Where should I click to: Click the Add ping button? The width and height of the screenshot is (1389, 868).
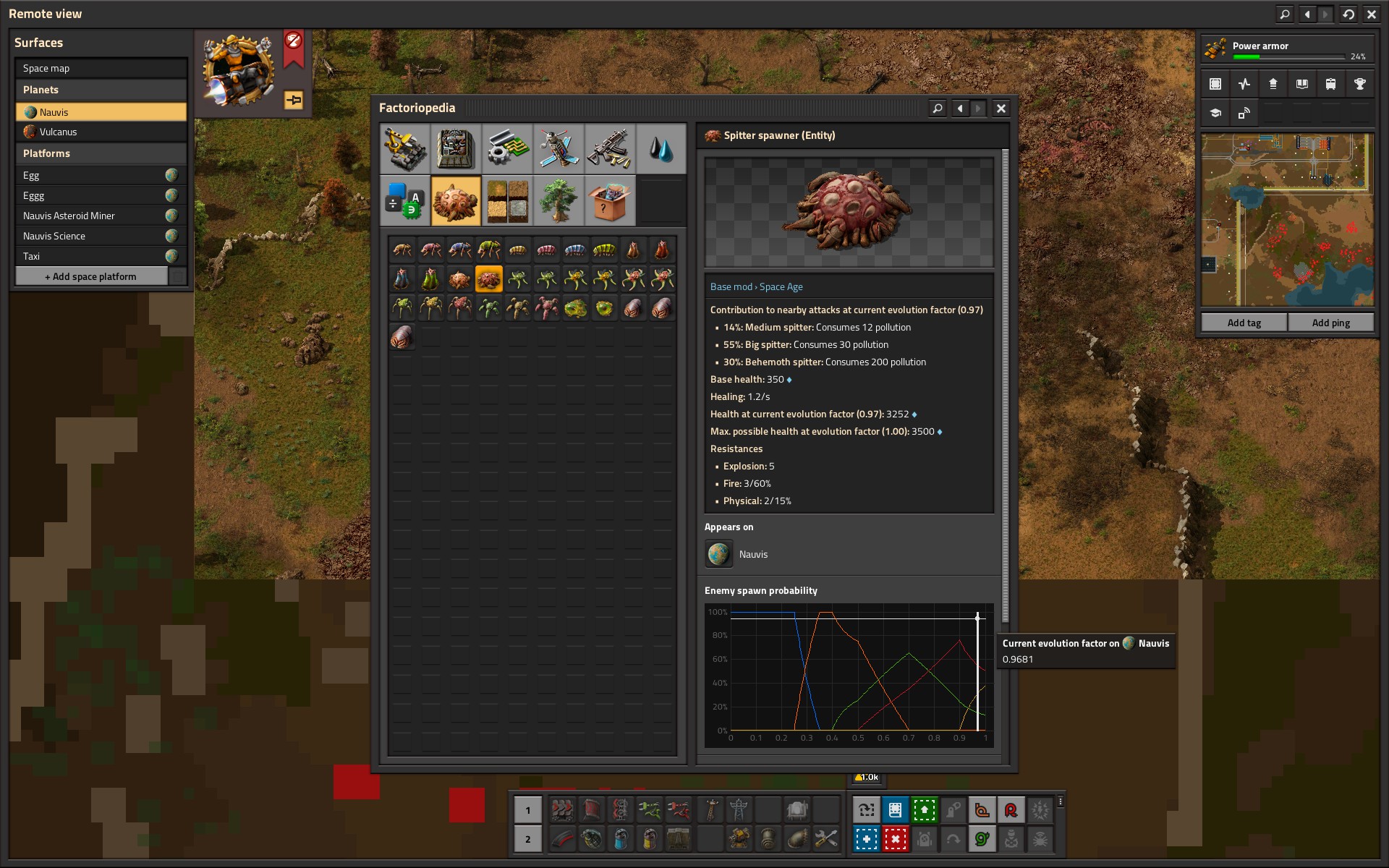pos(1330,323)
